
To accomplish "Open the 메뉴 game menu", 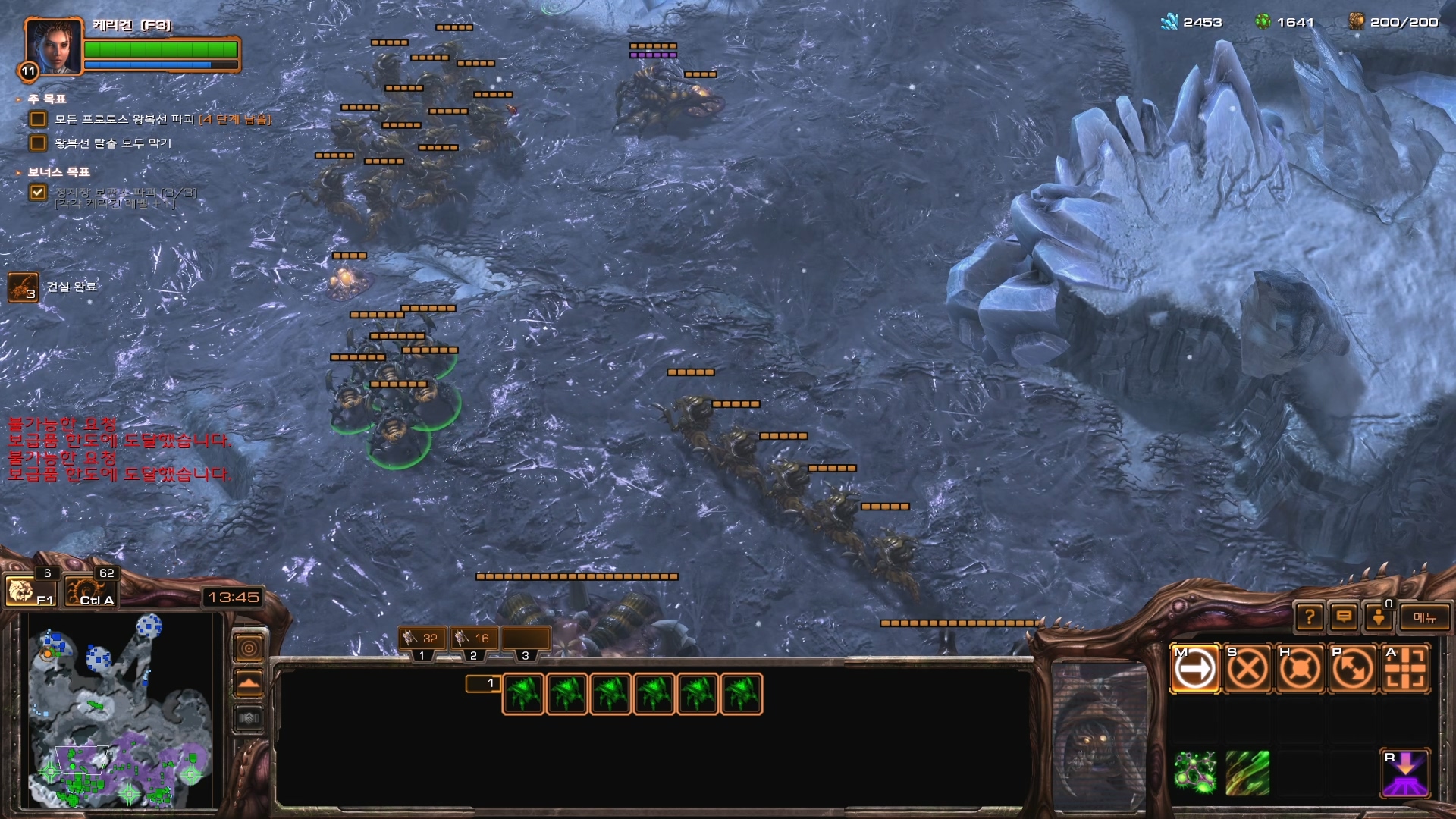I will coord(1424,617).
